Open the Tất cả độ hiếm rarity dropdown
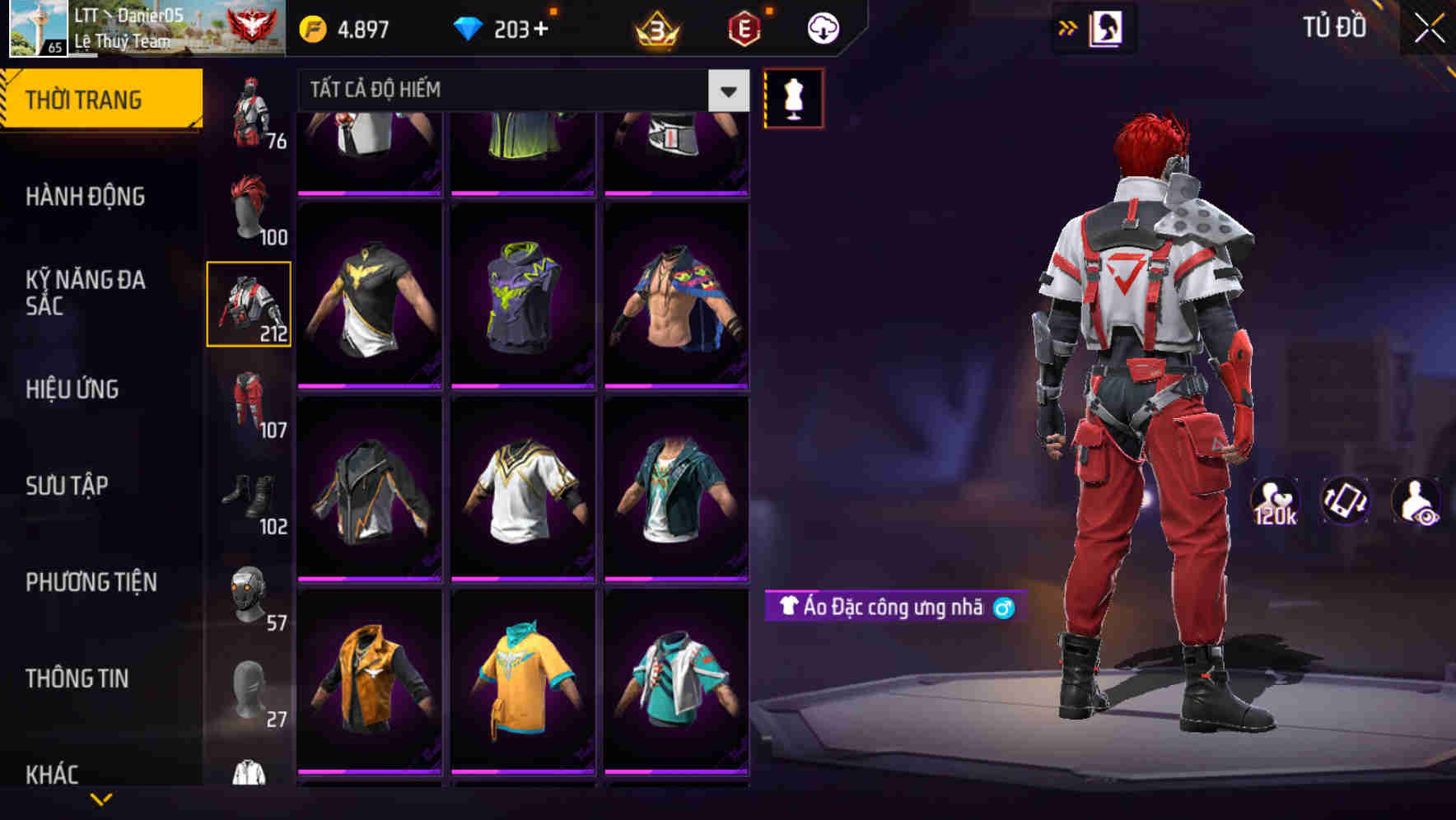The image size is (1456, 820). [x=511, y=90]
